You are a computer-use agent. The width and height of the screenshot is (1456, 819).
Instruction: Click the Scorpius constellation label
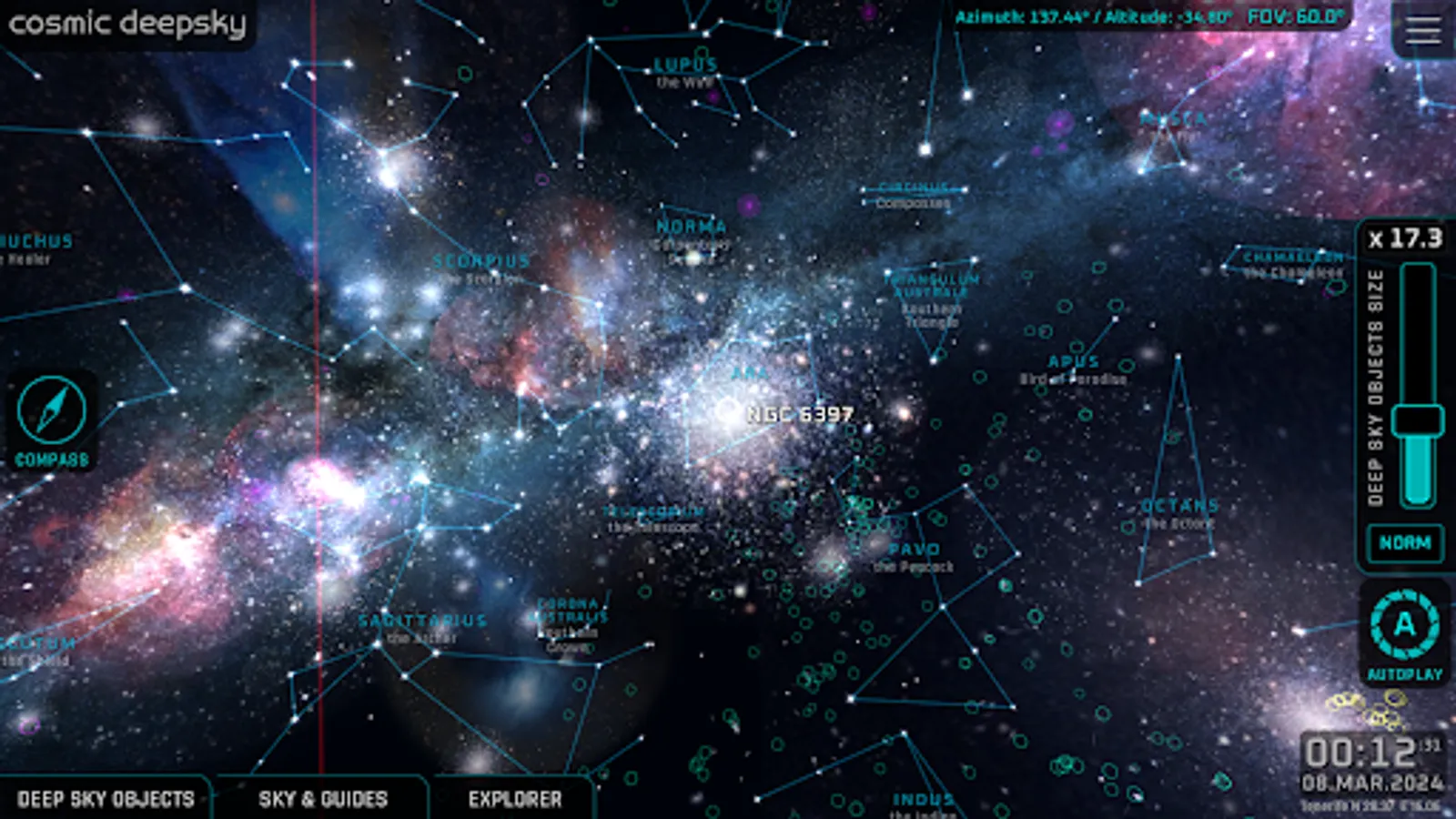(x=482, y=260)
